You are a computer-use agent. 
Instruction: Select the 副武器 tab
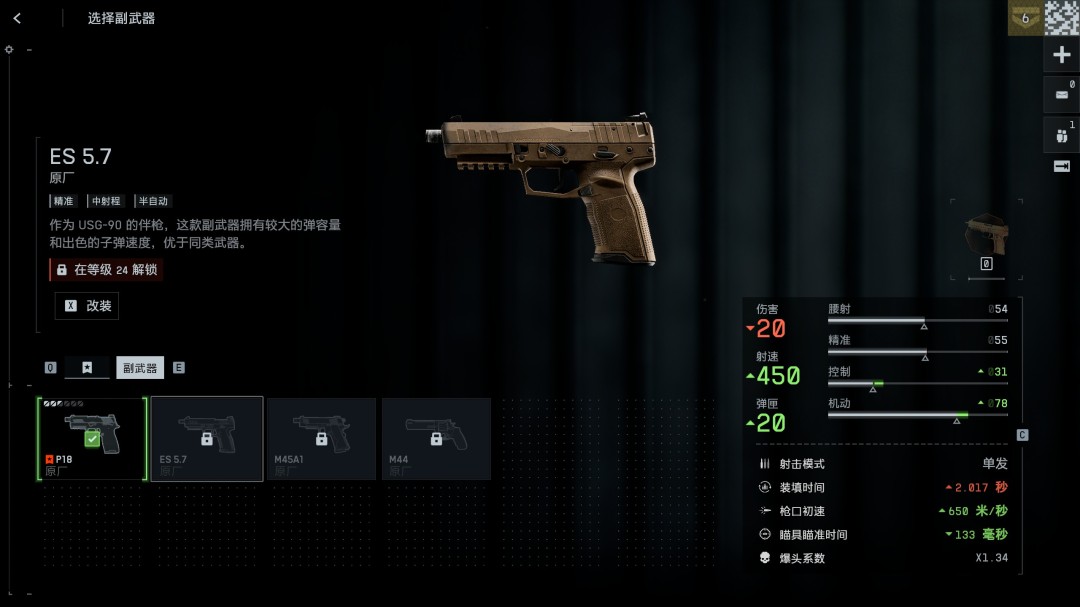coord(140,367)
